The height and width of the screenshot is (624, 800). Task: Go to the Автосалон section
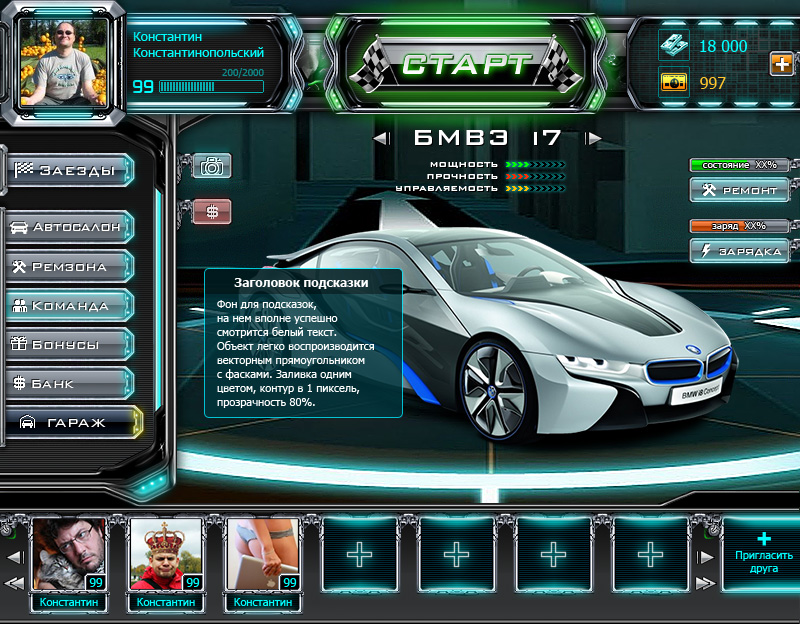[72, 227]
